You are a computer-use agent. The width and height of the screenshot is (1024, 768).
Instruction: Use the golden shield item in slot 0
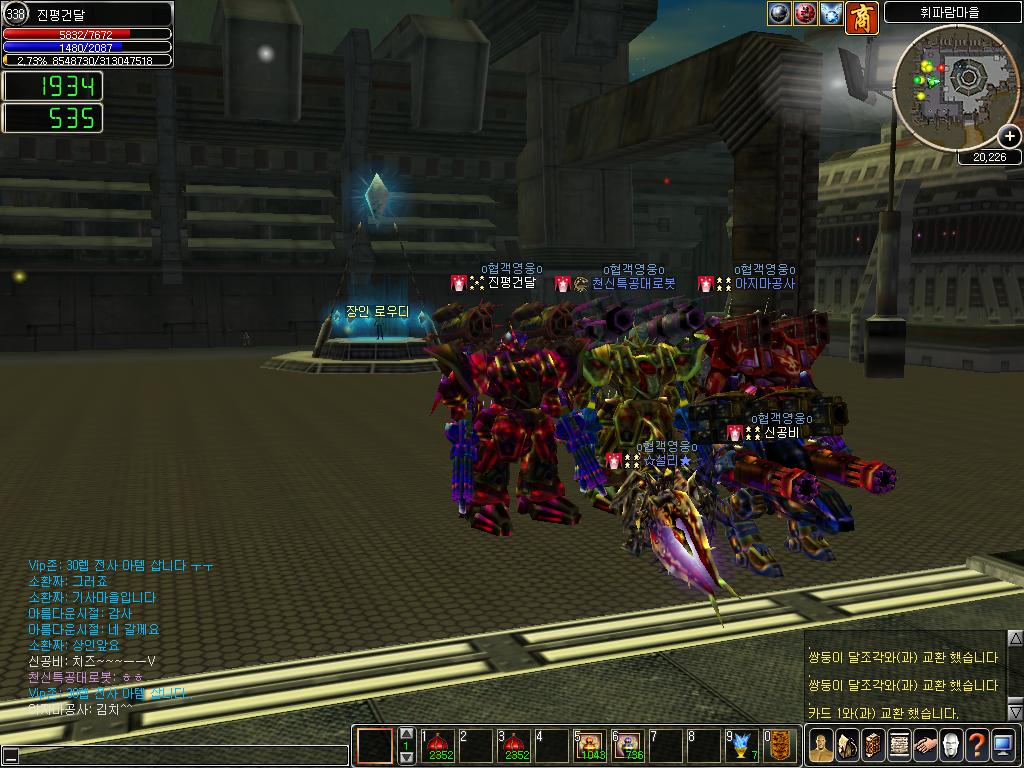781,746
